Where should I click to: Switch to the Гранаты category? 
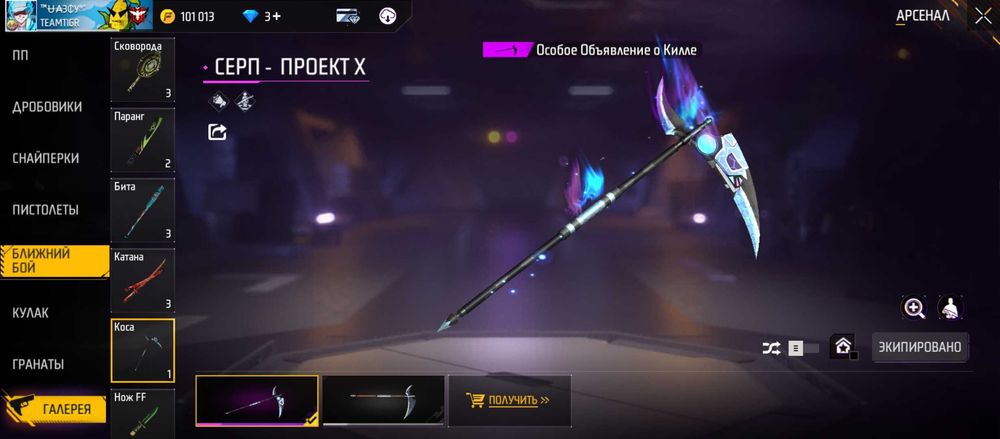[x=38, y=364]
